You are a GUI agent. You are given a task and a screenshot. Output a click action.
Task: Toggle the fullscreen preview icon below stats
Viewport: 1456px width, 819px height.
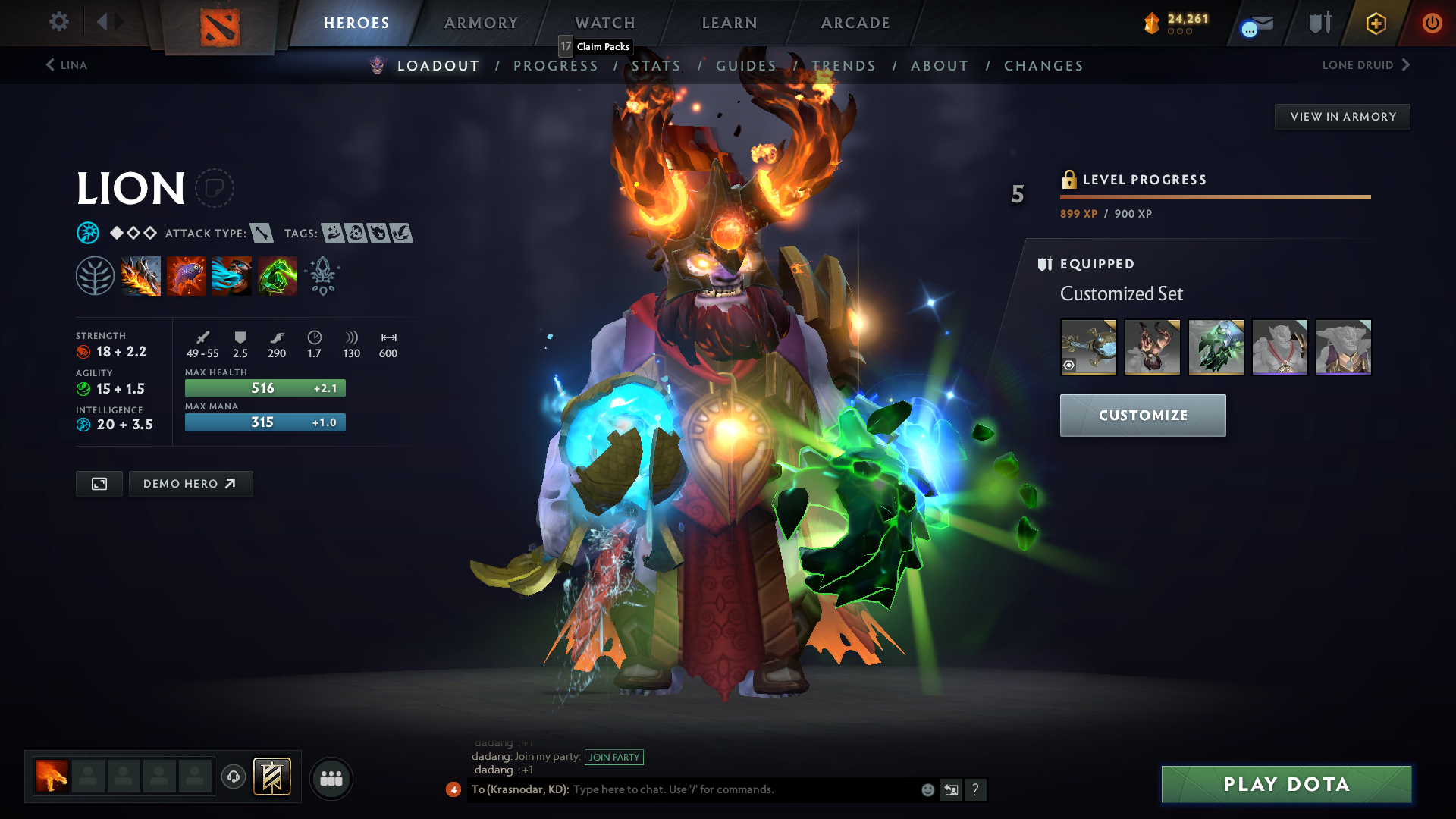98,483
